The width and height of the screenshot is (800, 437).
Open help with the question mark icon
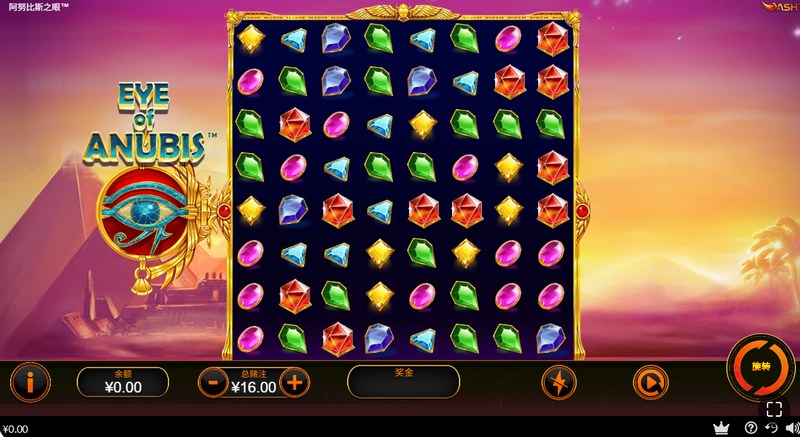751,429
